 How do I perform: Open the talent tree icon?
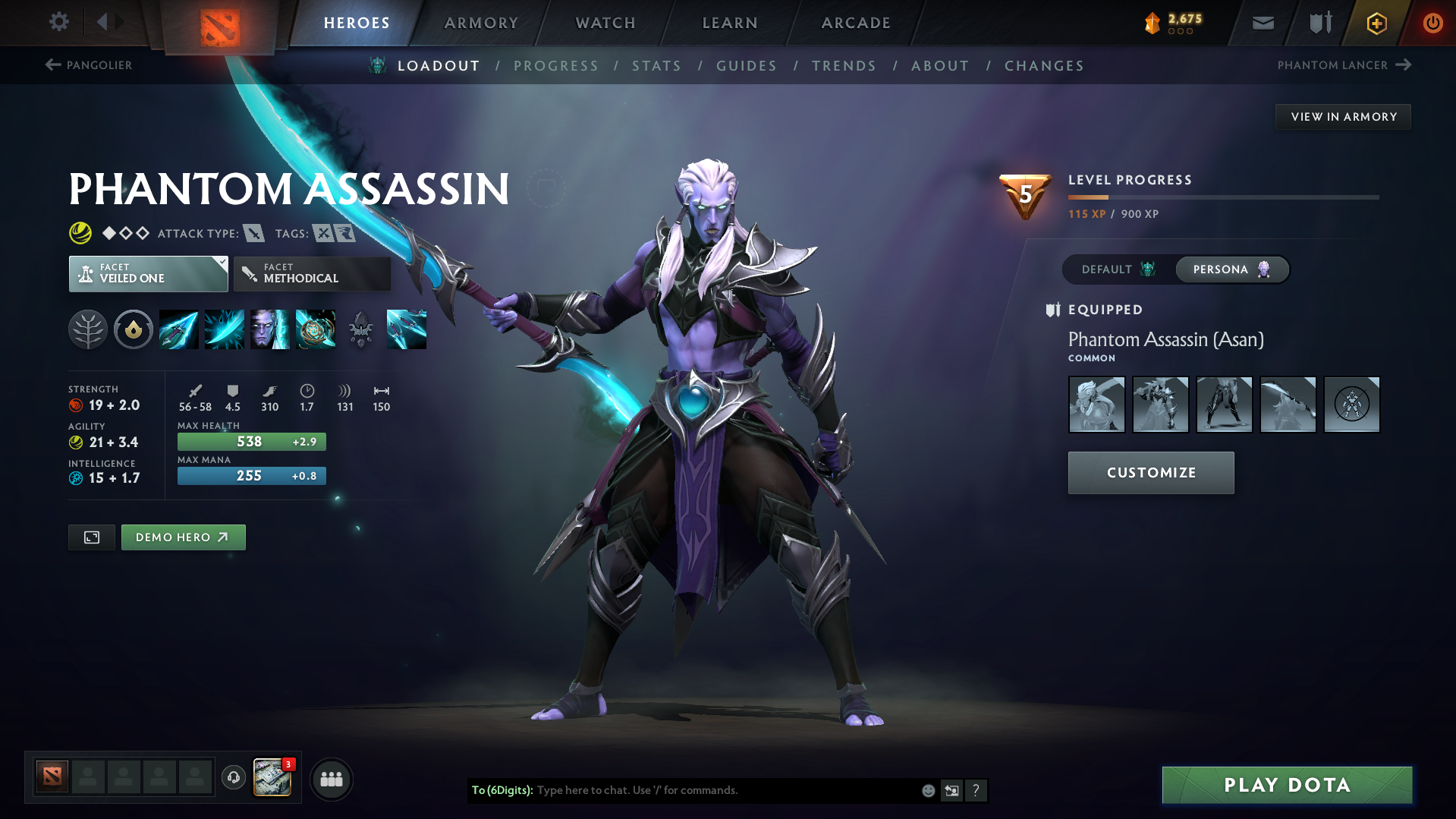[88, 329]
